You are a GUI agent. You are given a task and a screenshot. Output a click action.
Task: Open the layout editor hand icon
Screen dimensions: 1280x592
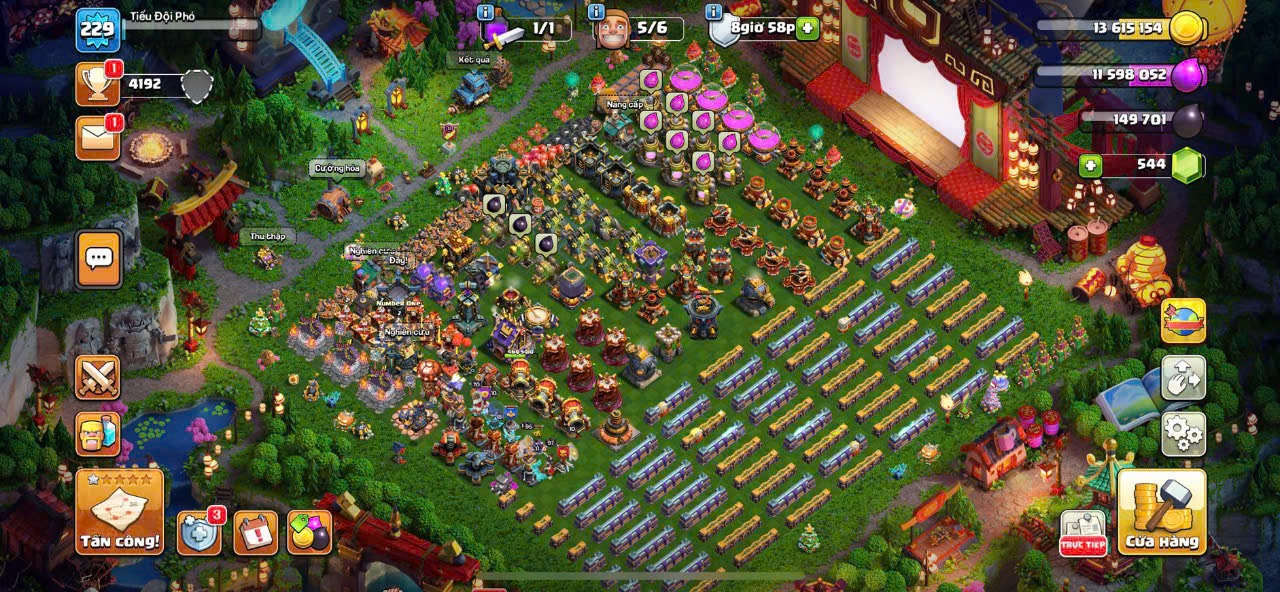tap(1183, 378)
